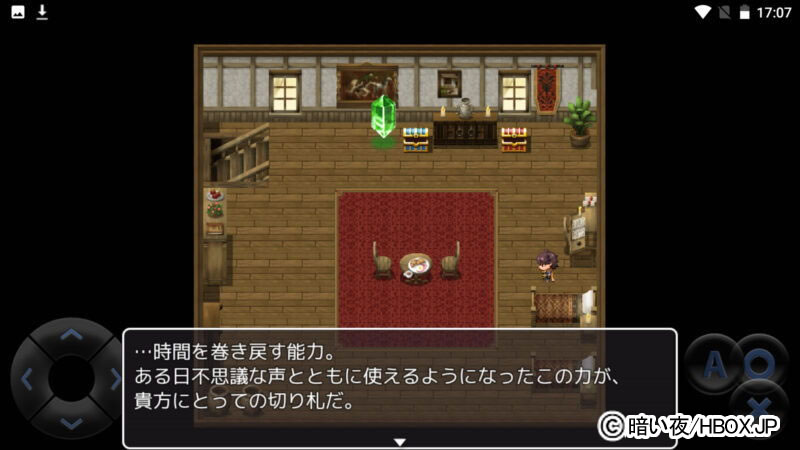The height and width of the screenshot is (450, 800).
Task: Tap the virtual O button
Action: 761,363
